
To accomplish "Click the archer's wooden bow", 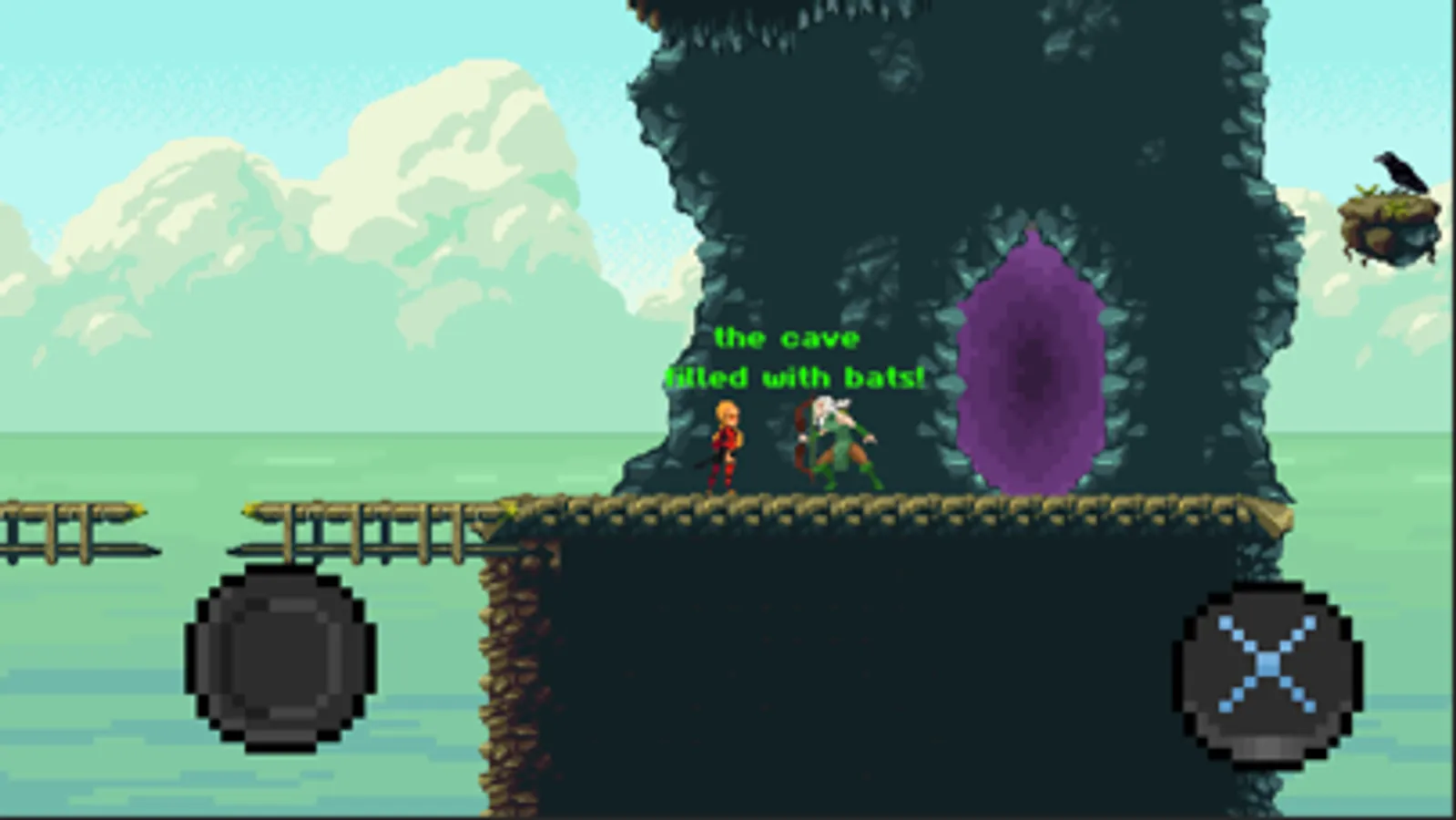I will pos(799,437).
